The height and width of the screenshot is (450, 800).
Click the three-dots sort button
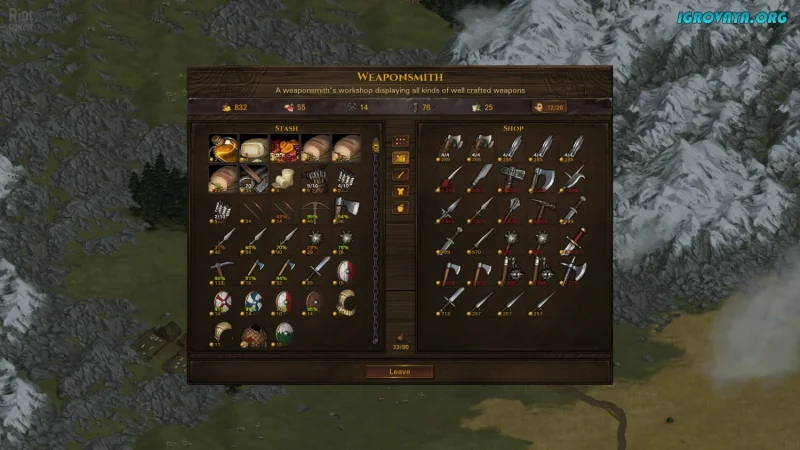[x=401, y=141]
